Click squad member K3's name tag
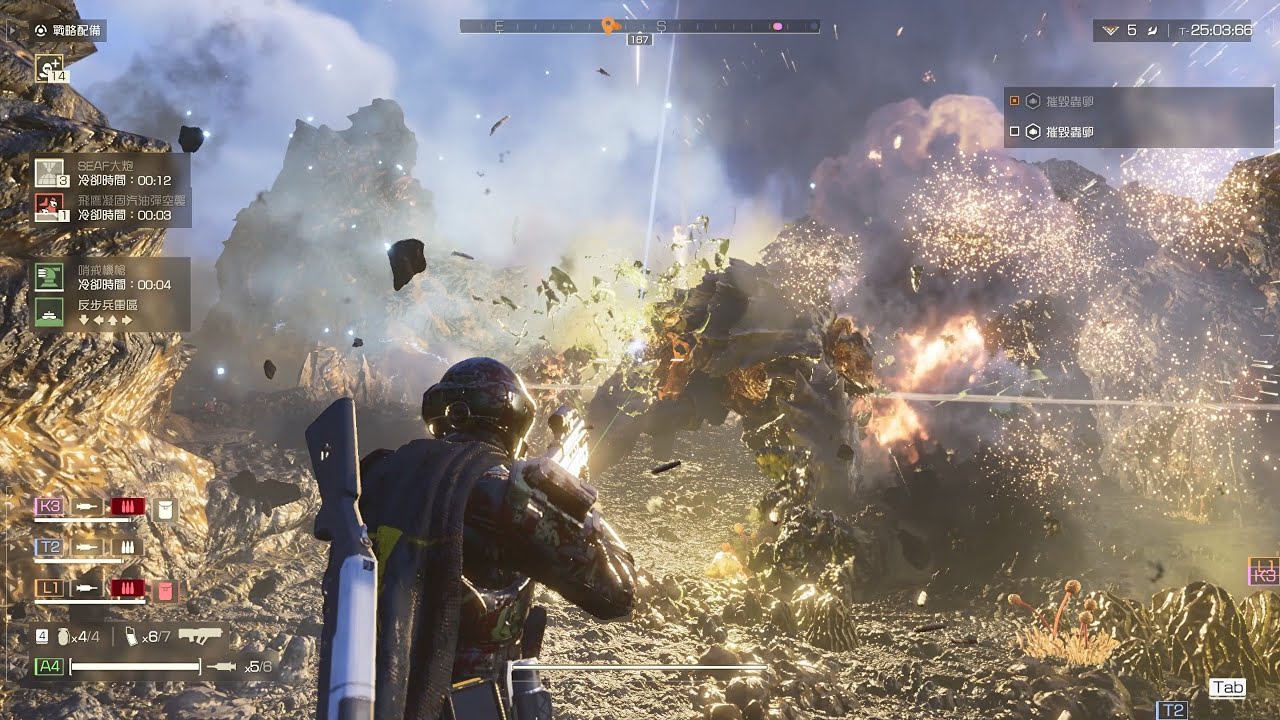The width and height of the screenshot is (1280, 720). pos(49,507)
